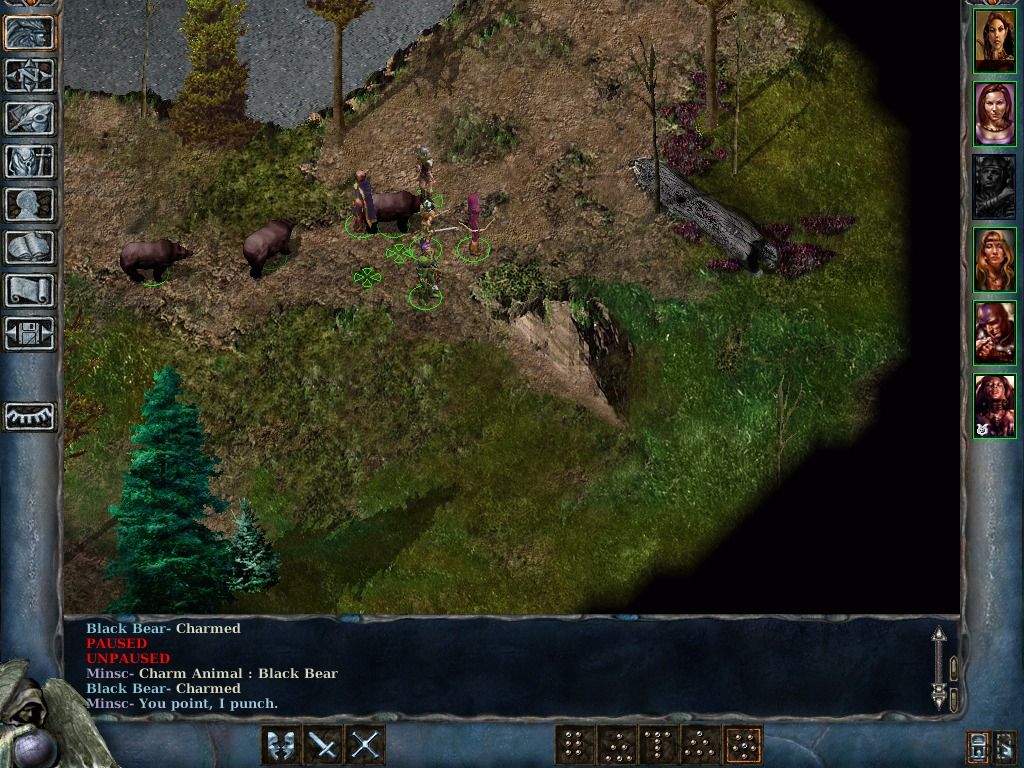Viewport: 1024px width, 768px height.
Task: Select the blonde woman portrait
Action: click(995, 260)
